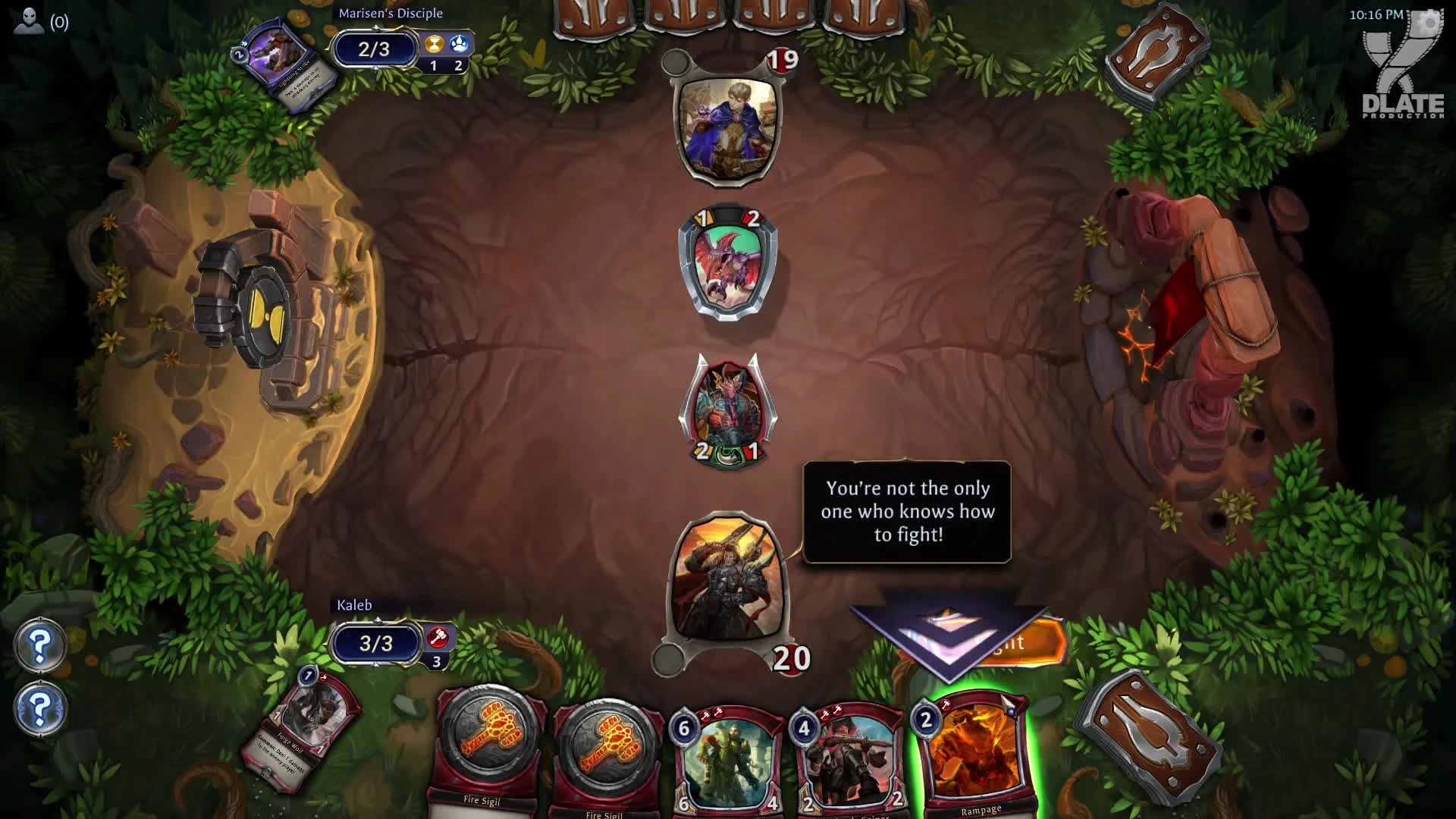
Task: Click the lower blue question mark help icon
Action: click(x=39, y=709)
